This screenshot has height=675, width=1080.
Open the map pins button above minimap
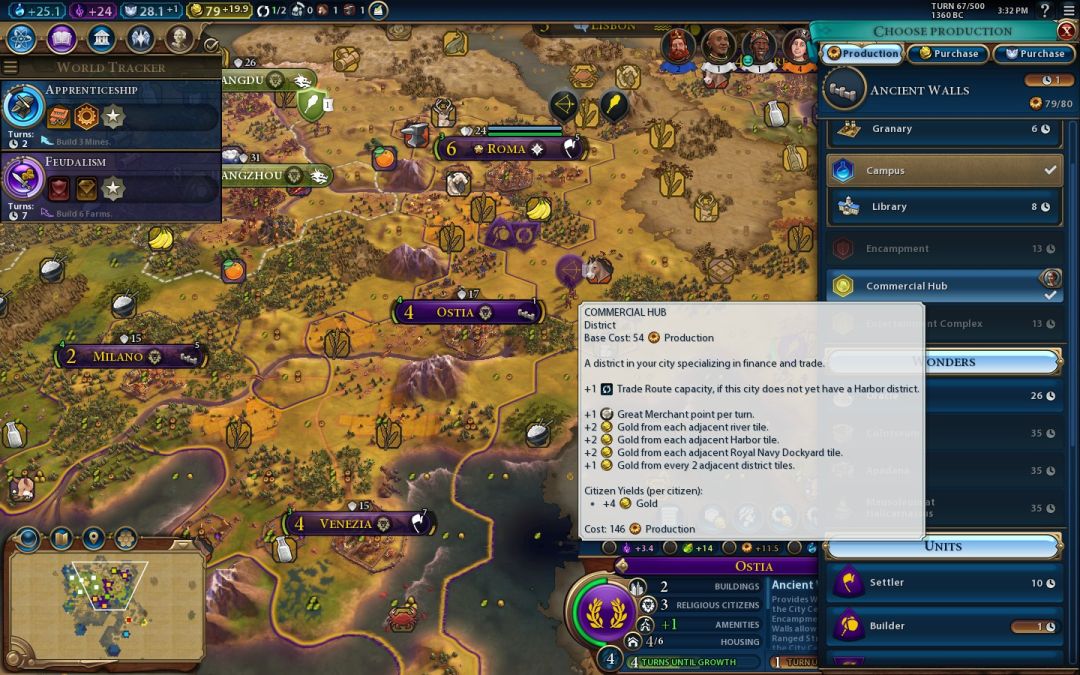(93, 539)
